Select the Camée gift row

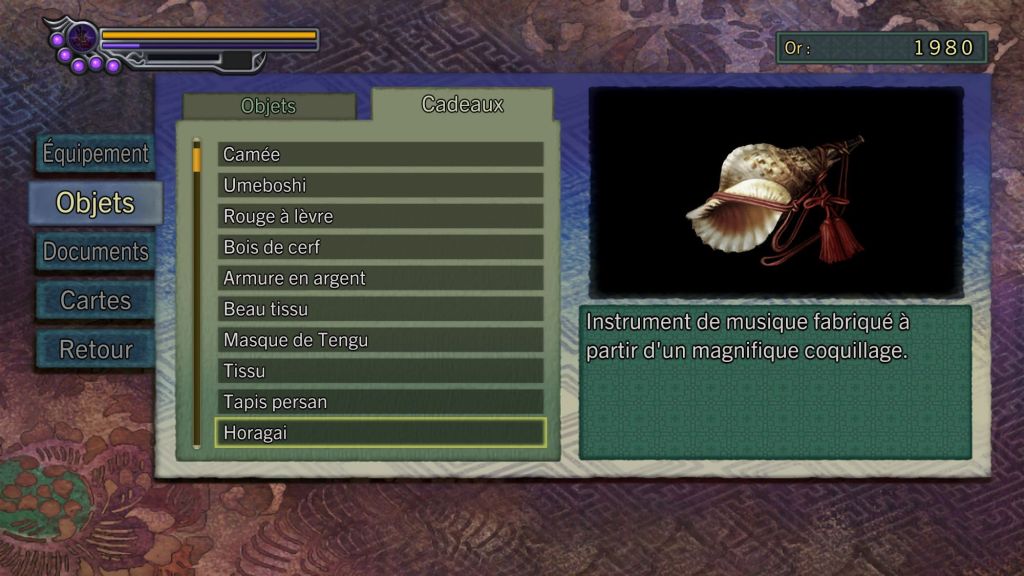(x=380, y=154)
